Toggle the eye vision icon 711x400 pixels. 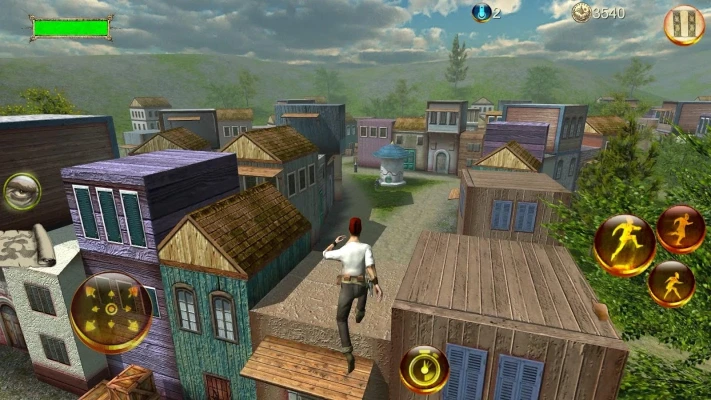point(21,191)
